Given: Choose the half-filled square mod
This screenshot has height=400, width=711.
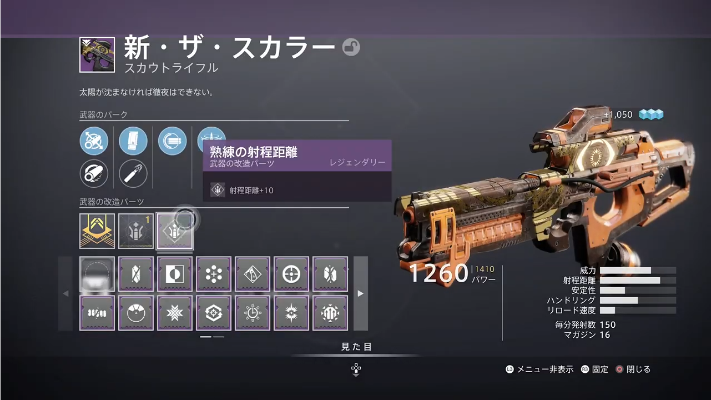Looking at the screenshot, I should point(174,274).
